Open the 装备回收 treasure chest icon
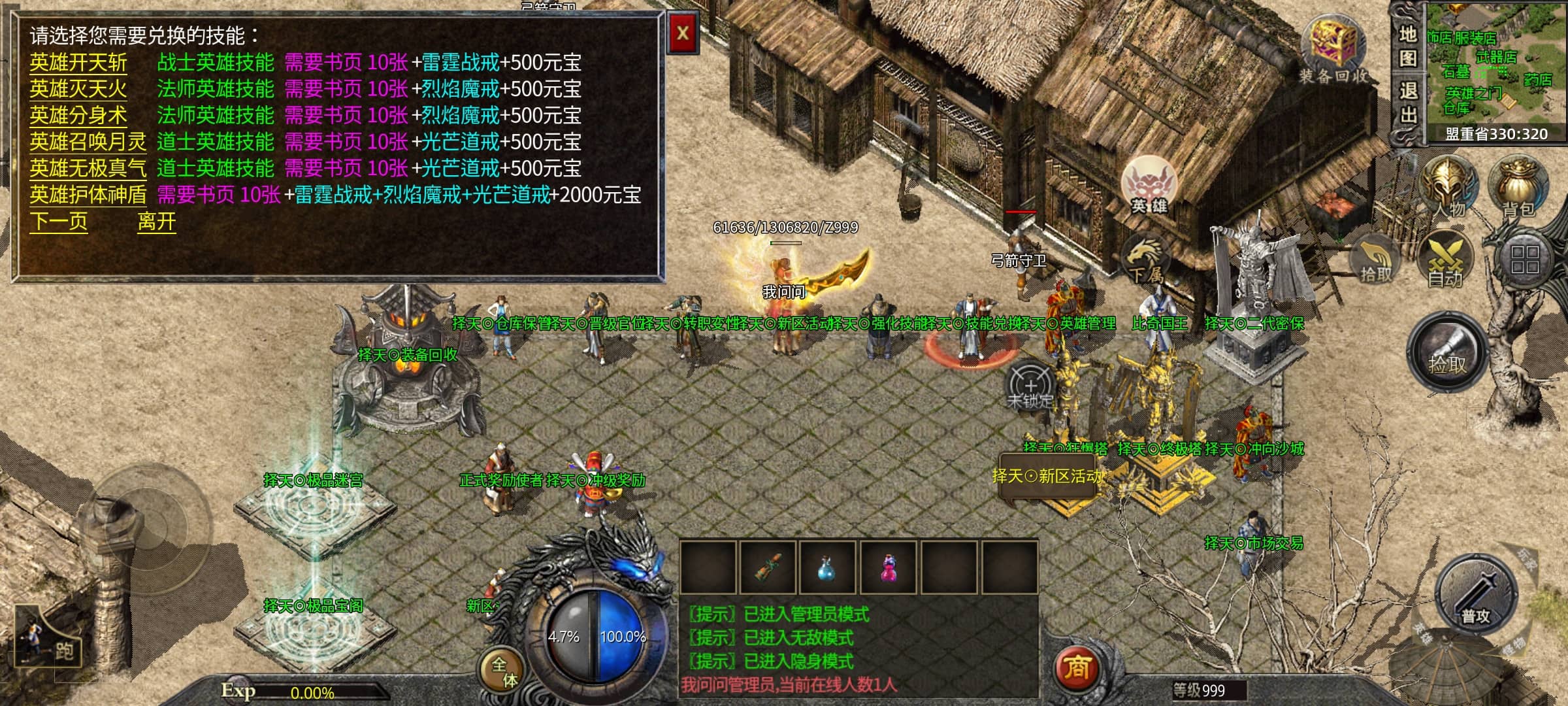The image size is (1568, 706). [1333, 49]
